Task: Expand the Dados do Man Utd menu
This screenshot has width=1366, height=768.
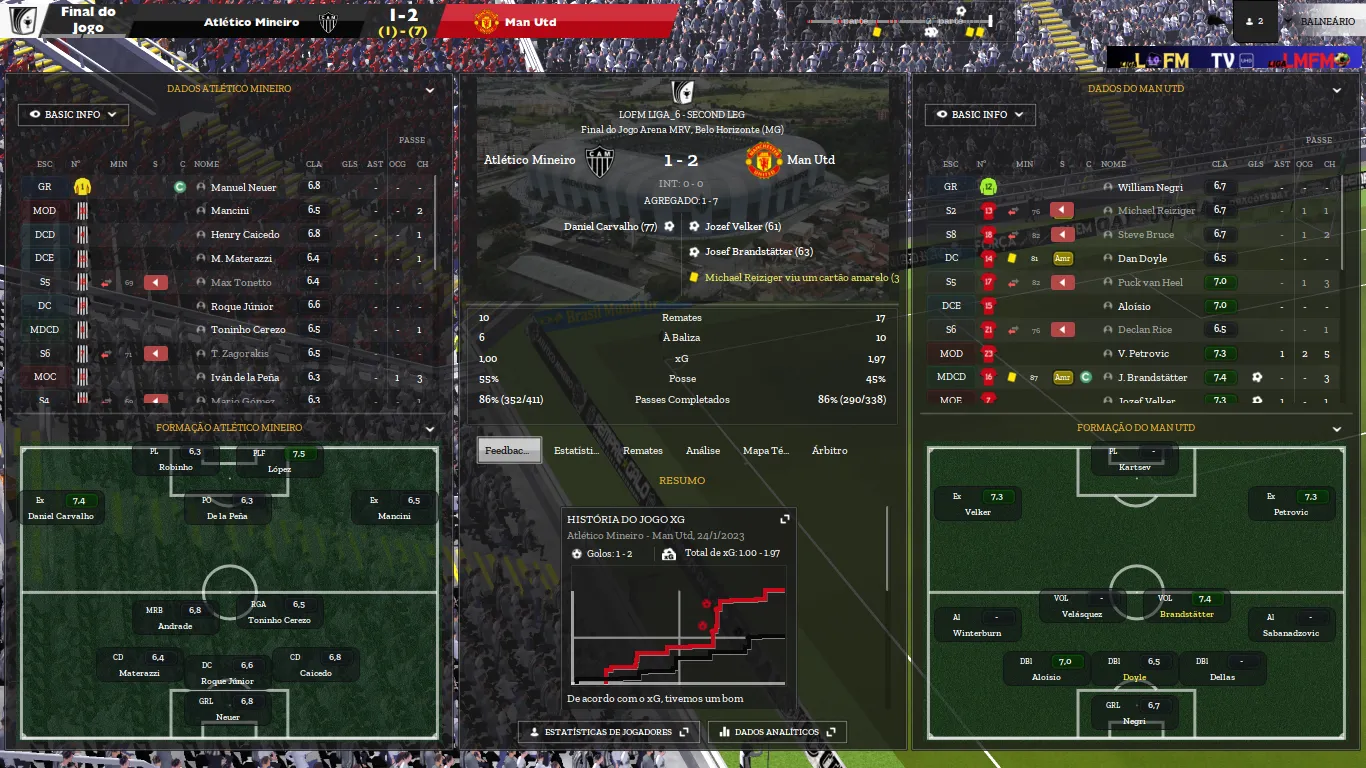Action: click(1337, 89)
